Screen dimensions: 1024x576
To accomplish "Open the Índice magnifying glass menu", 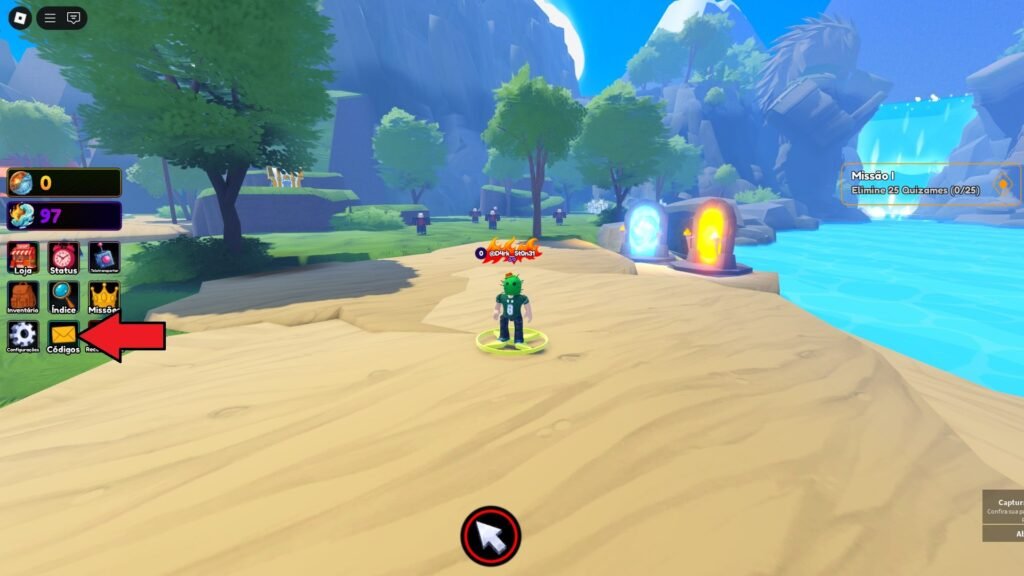I will [x=63, y=297].
